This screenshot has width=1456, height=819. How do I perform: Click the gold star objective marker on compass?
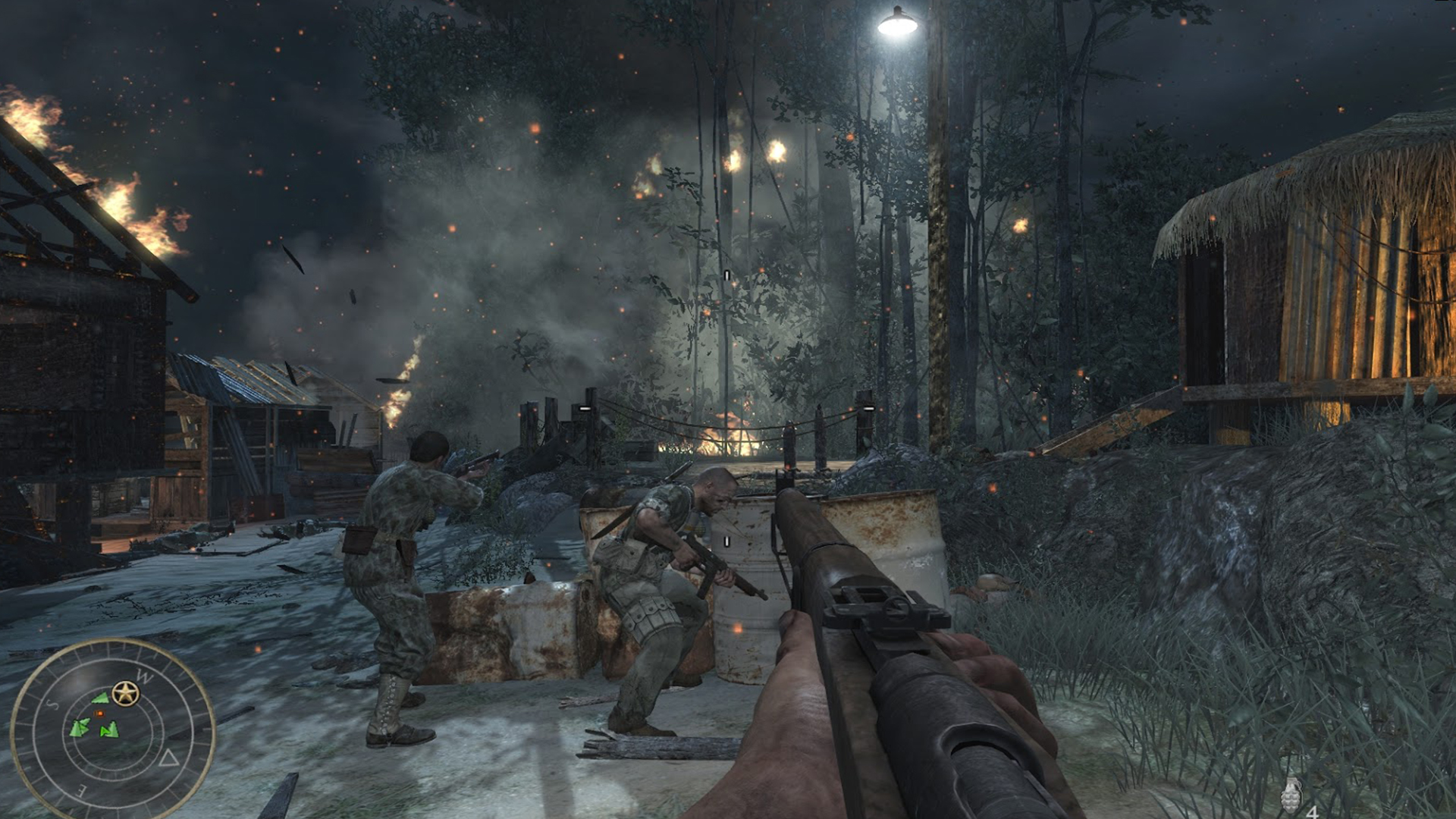click(126, 693)
